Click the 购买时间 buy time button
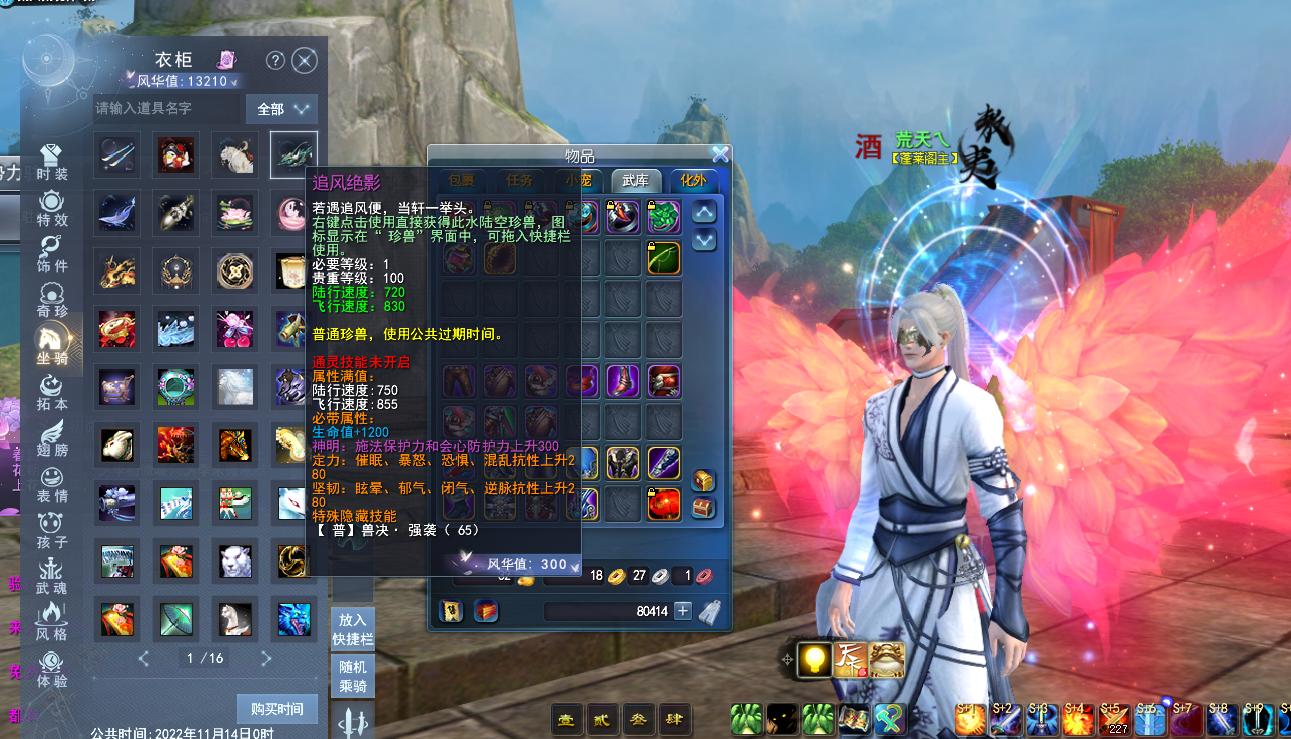The height and width of the screenshot is (739, 1291). pos(277,709)
